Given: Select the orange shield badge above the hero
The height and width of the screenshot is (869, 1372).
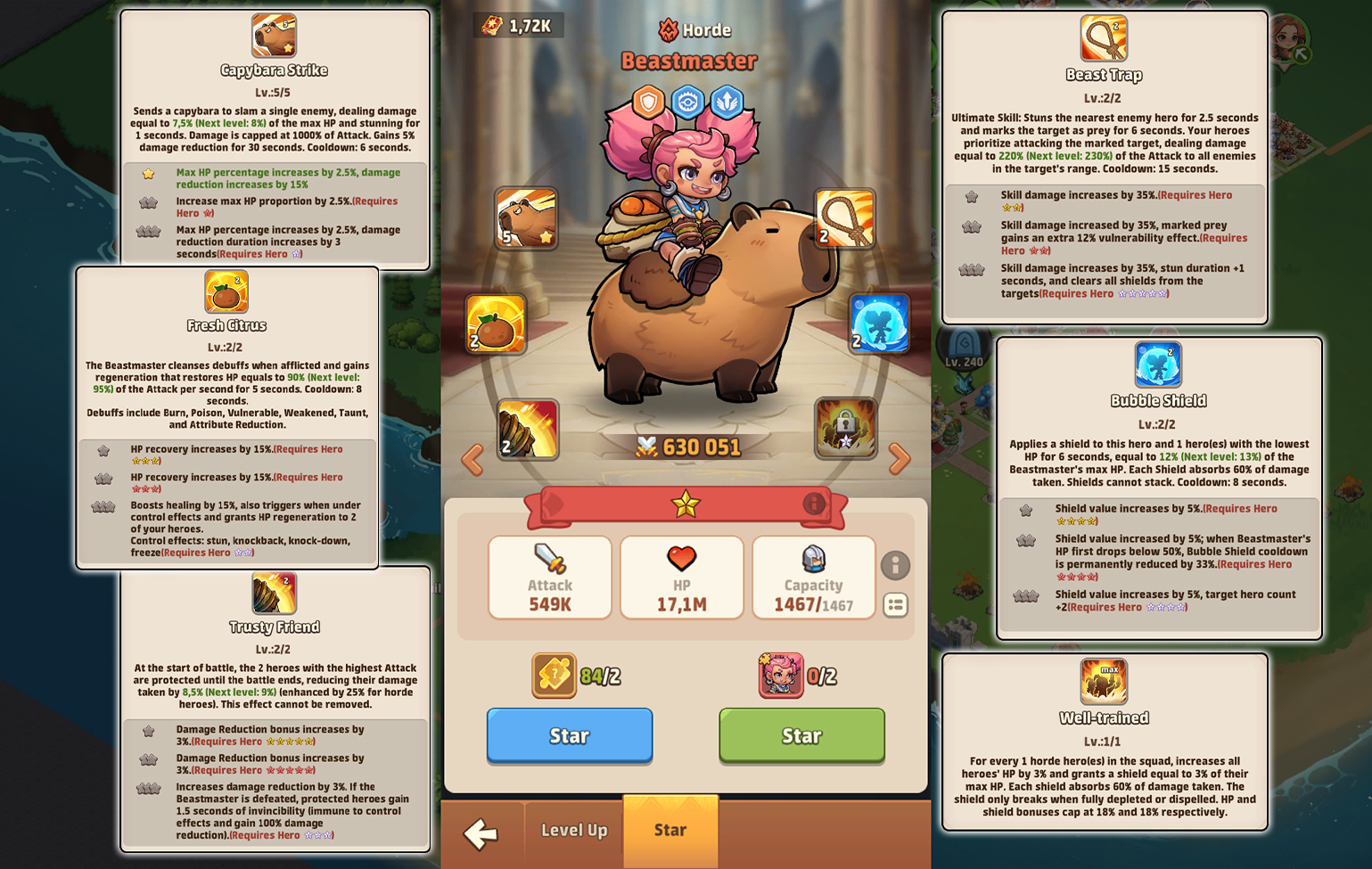Looking at the screenshot, I should pos(648,102).
